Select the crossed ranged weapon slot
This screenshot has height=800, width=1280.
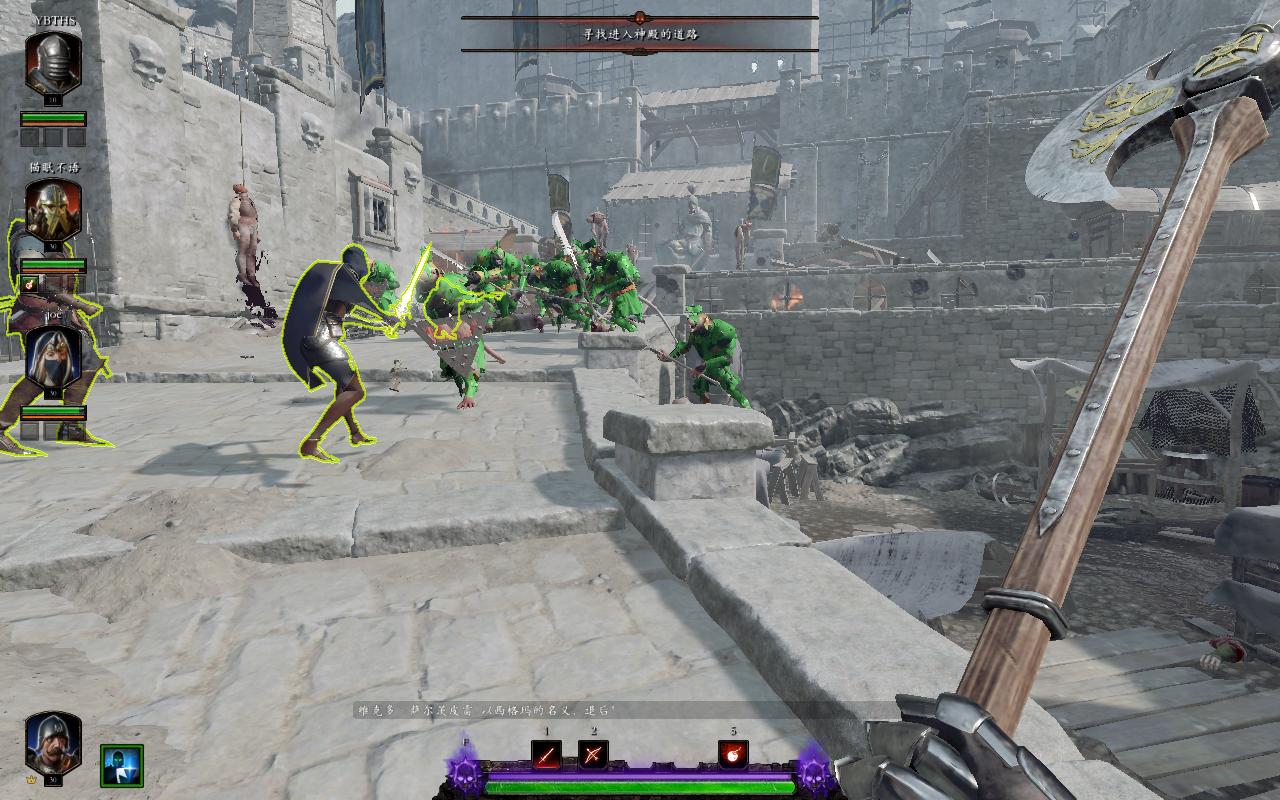point(593,754)
